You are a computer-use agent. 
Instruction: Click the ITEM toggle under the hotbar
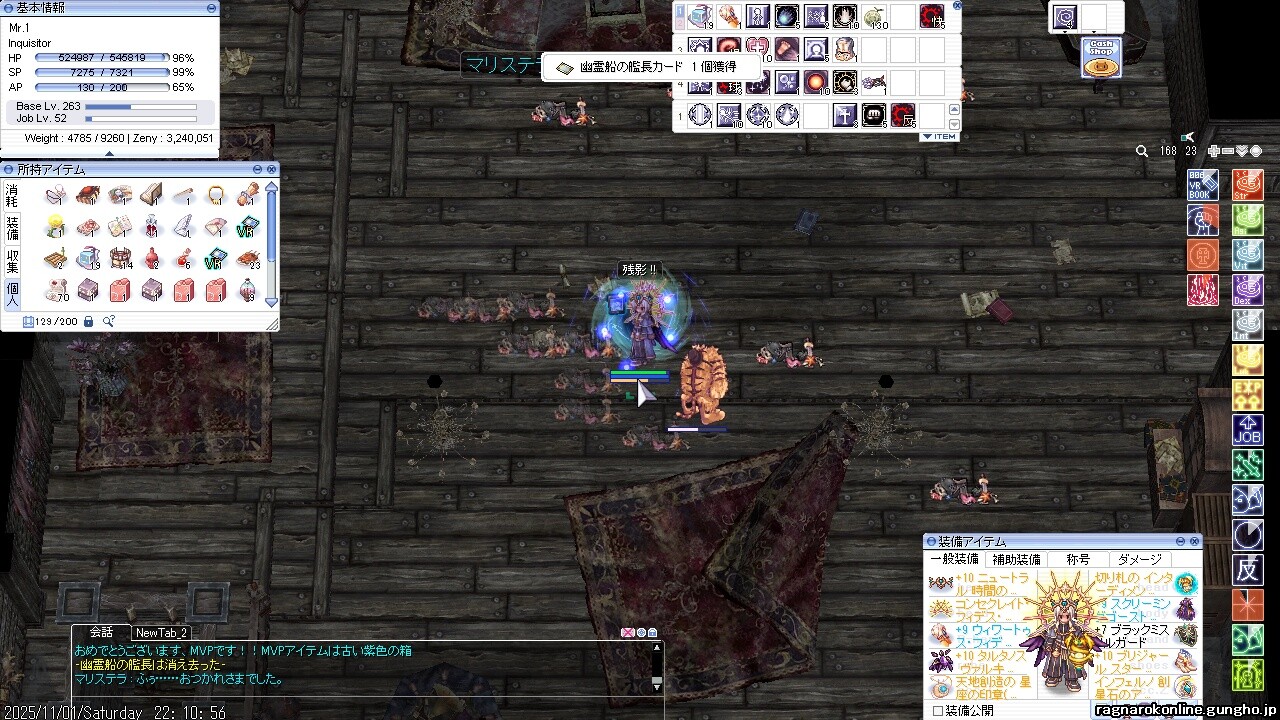938,137
